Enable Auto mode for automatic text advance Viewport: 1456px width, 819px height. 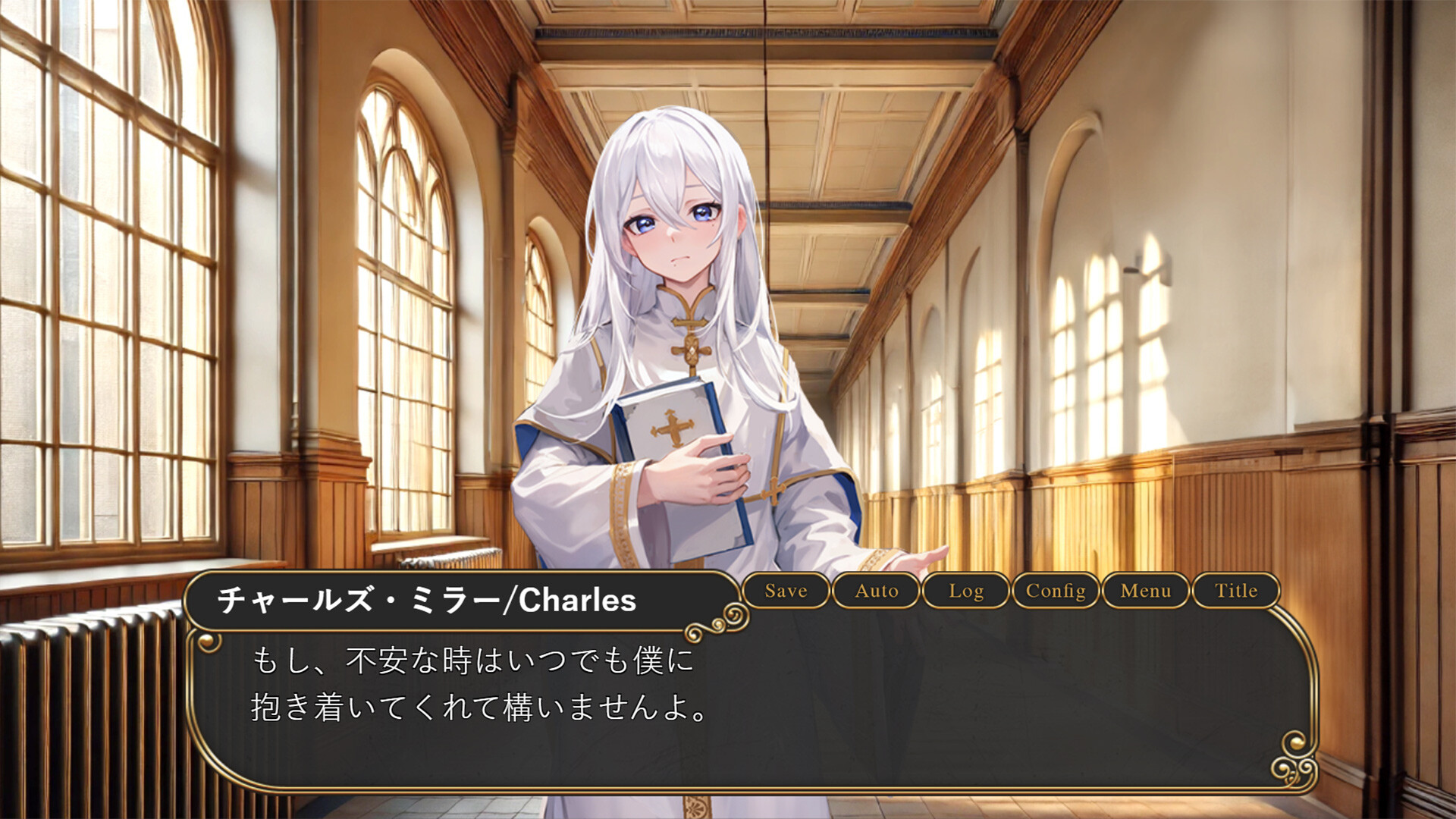[x=877, y=591]
